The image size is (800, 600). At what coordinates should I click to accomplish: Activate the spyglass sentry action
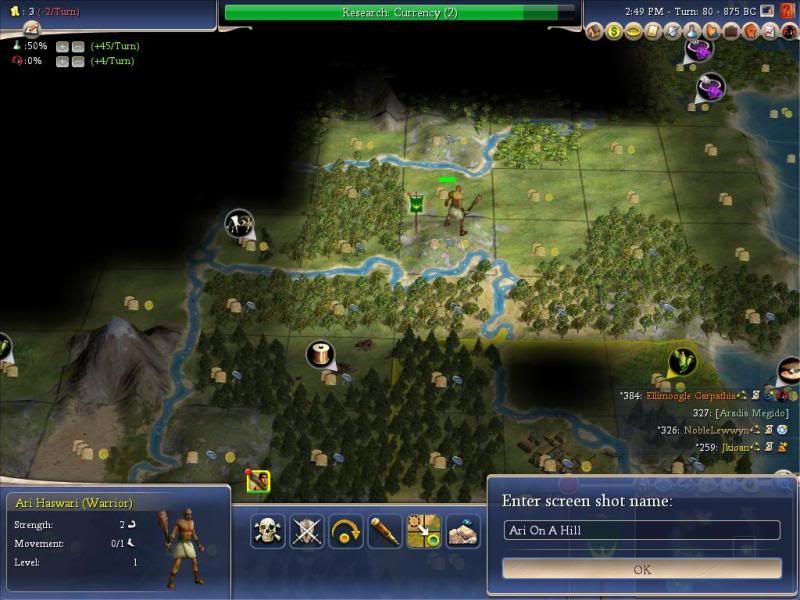click(x=385, y=530)
